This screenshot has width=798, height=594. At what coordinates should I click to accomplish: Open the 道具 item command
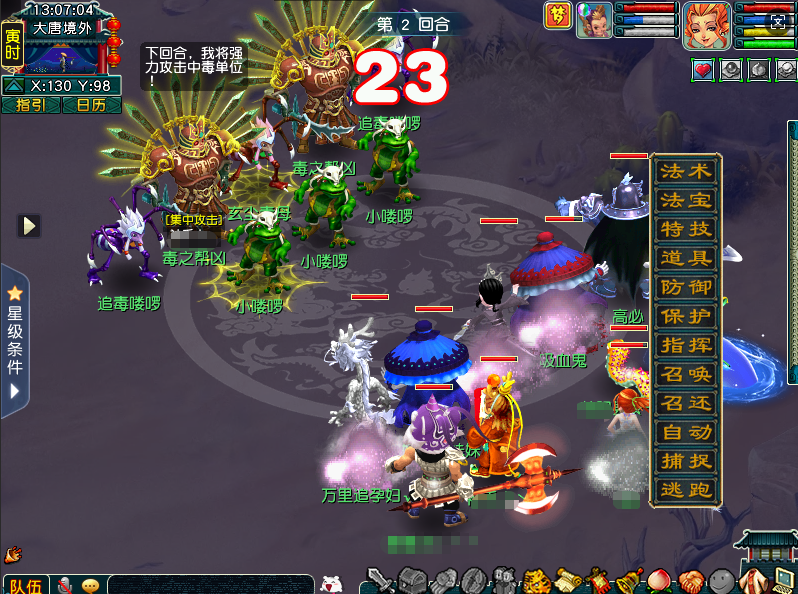(685, 259)
